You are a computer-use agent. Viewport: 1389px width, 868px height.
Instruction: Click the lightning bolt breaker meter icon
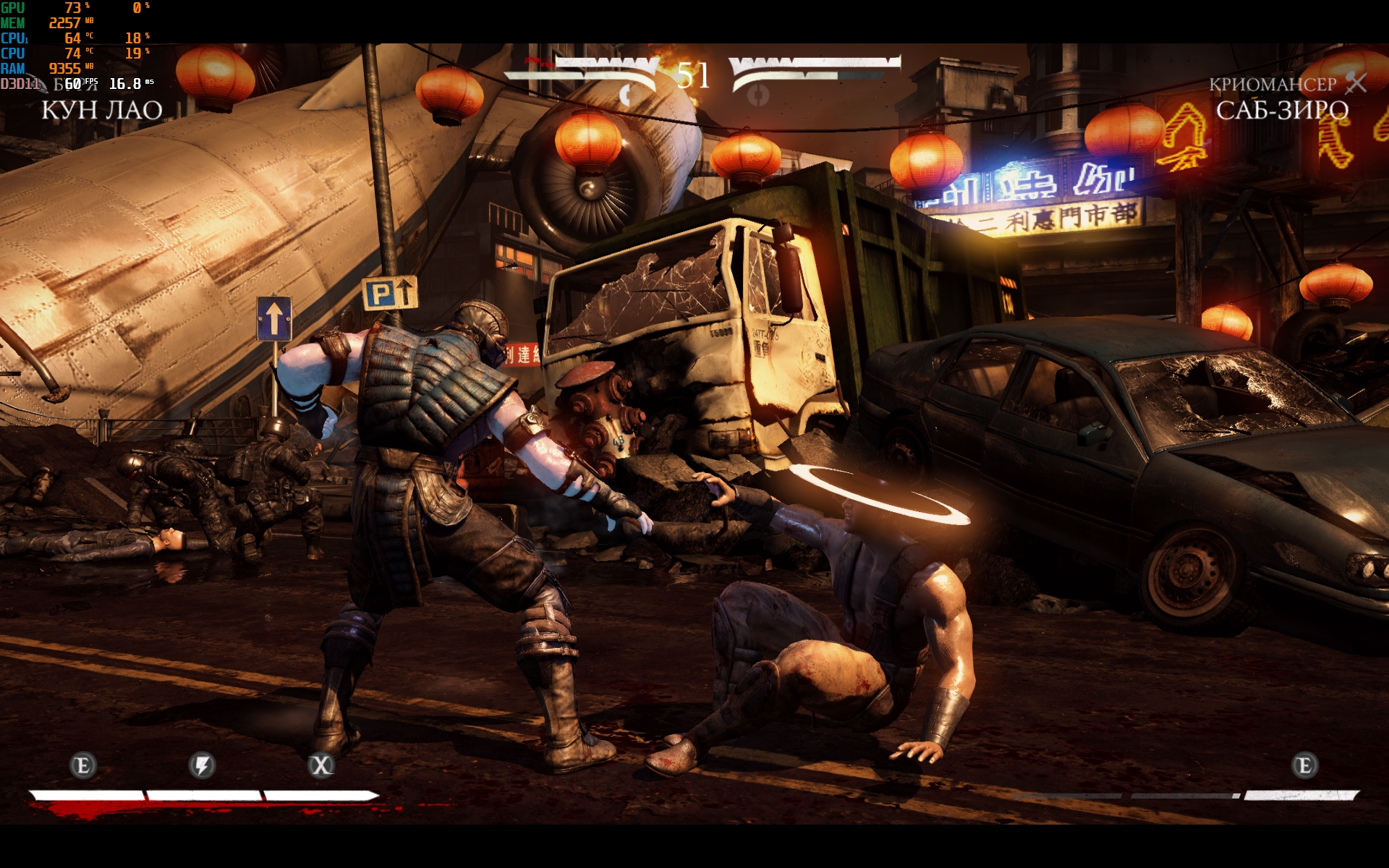point(202,765)
